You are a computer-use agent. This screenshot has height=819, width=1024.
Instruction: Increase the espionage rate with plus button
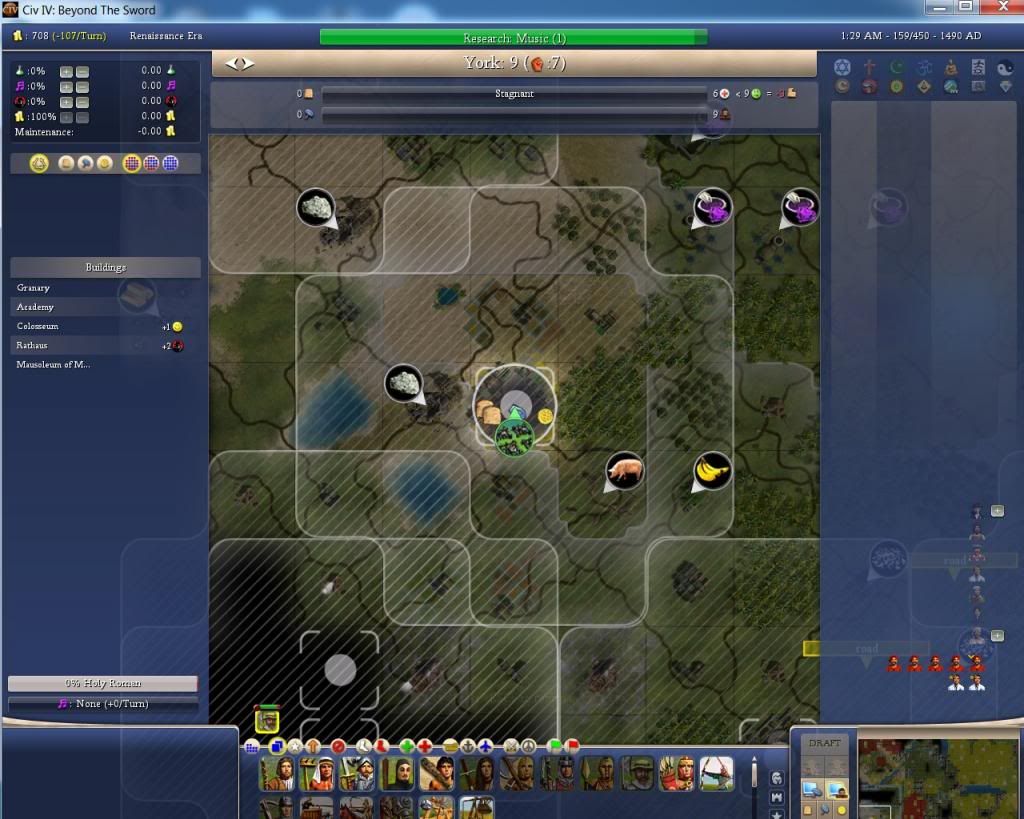point(66,101)
